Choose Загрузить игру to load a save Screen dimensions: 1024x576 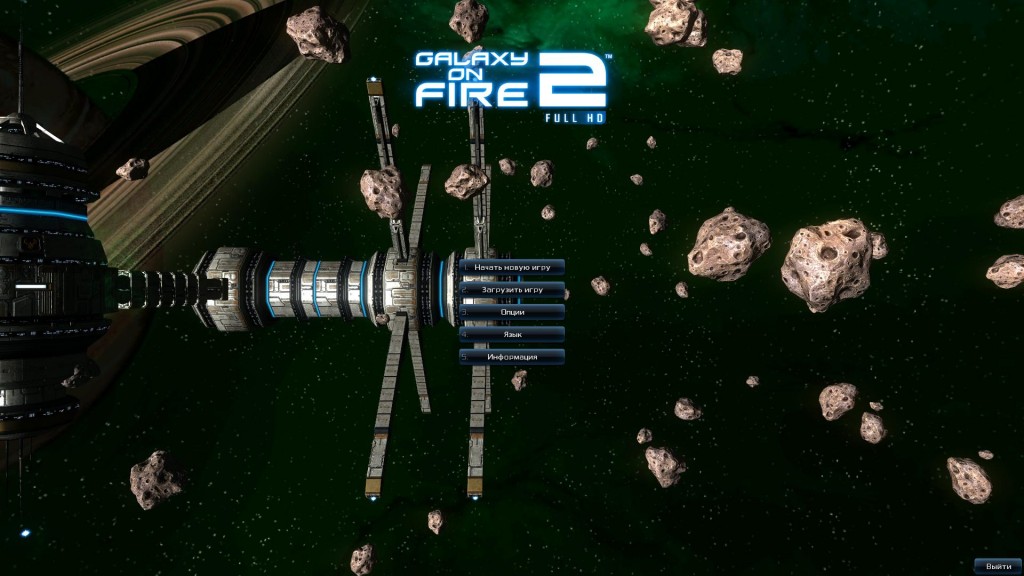(512, 289)
